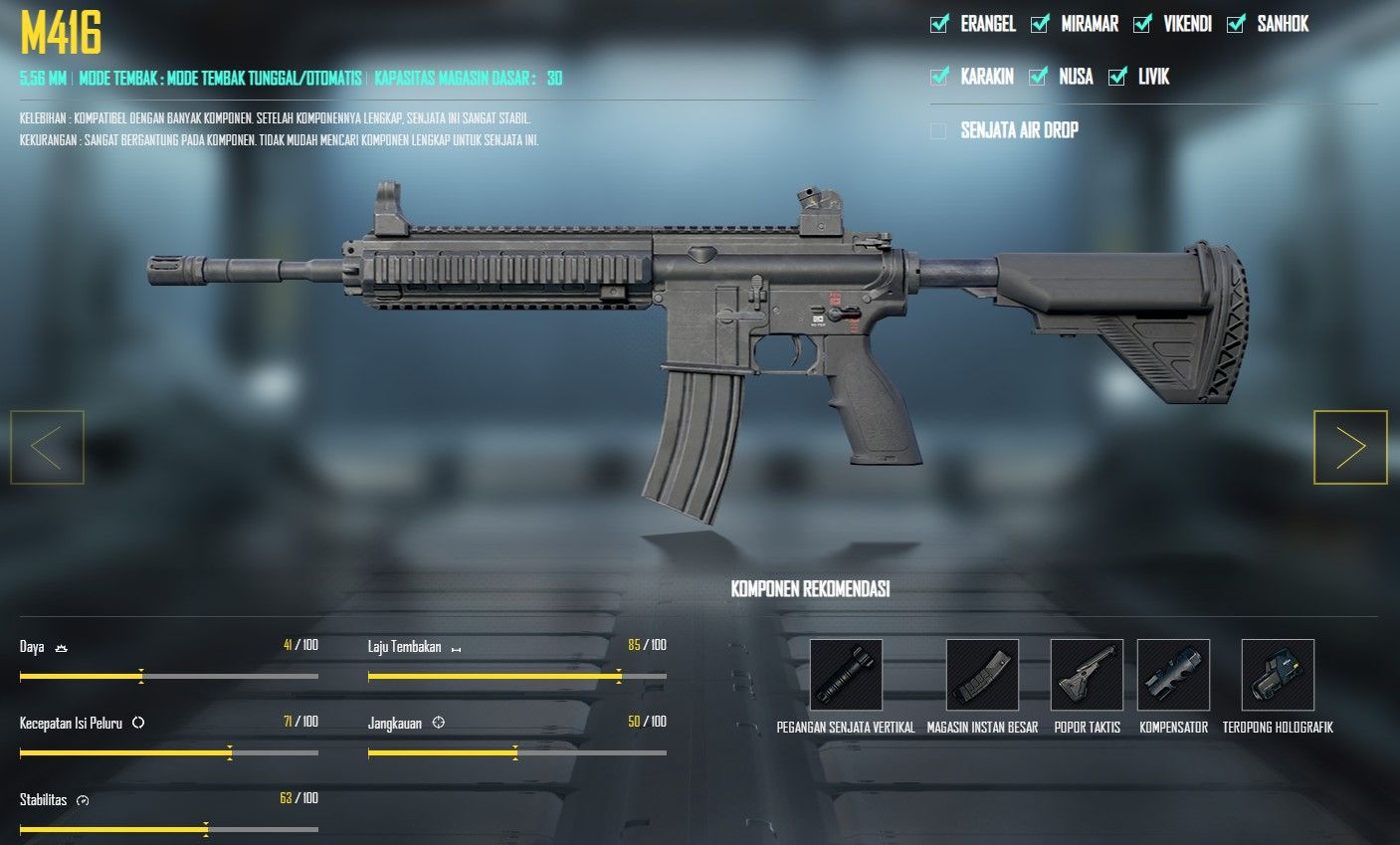Toggle the Miramar map checkbox
This screenshot has height=845, width=1400.
[1040, 24]
